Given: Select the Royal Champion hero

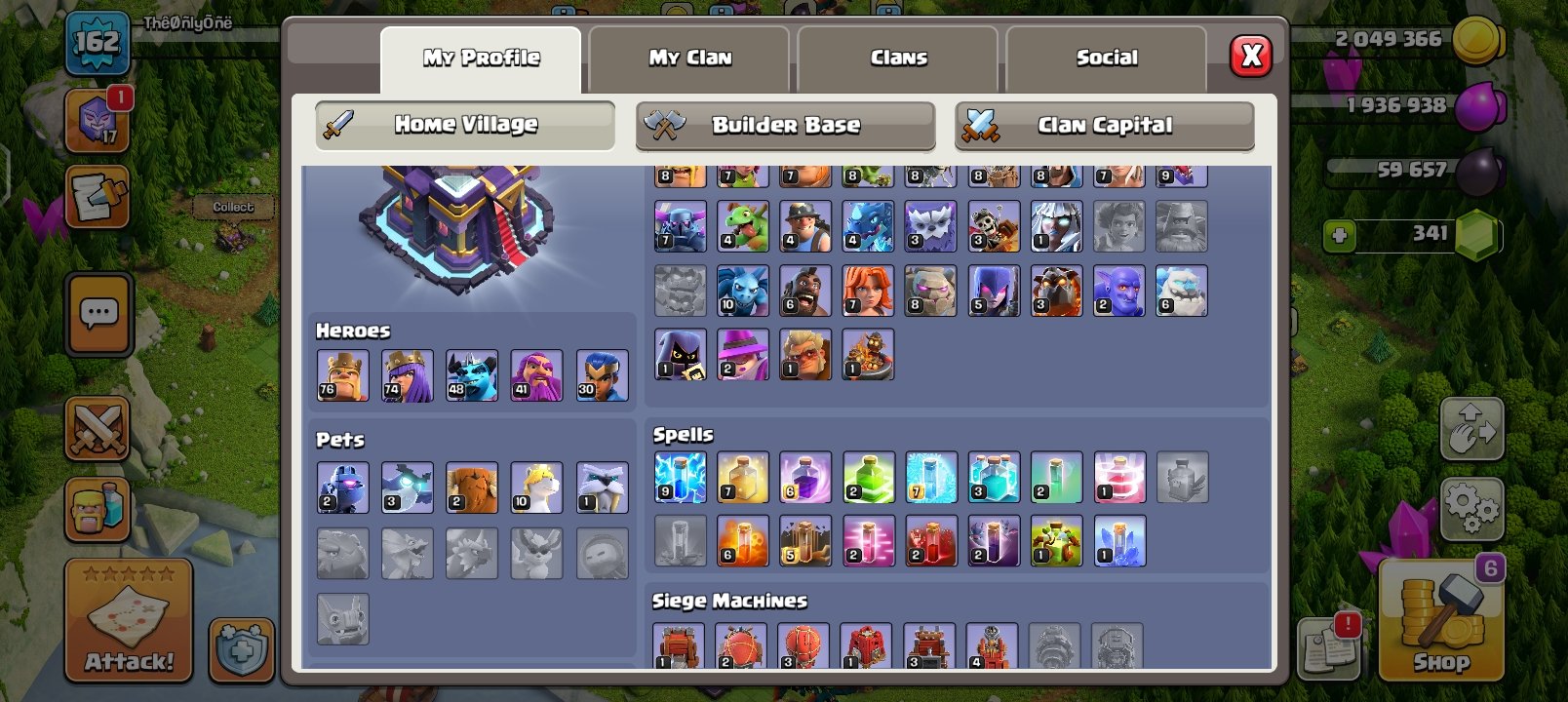Looking at the screenshot, I should (602, 373).
